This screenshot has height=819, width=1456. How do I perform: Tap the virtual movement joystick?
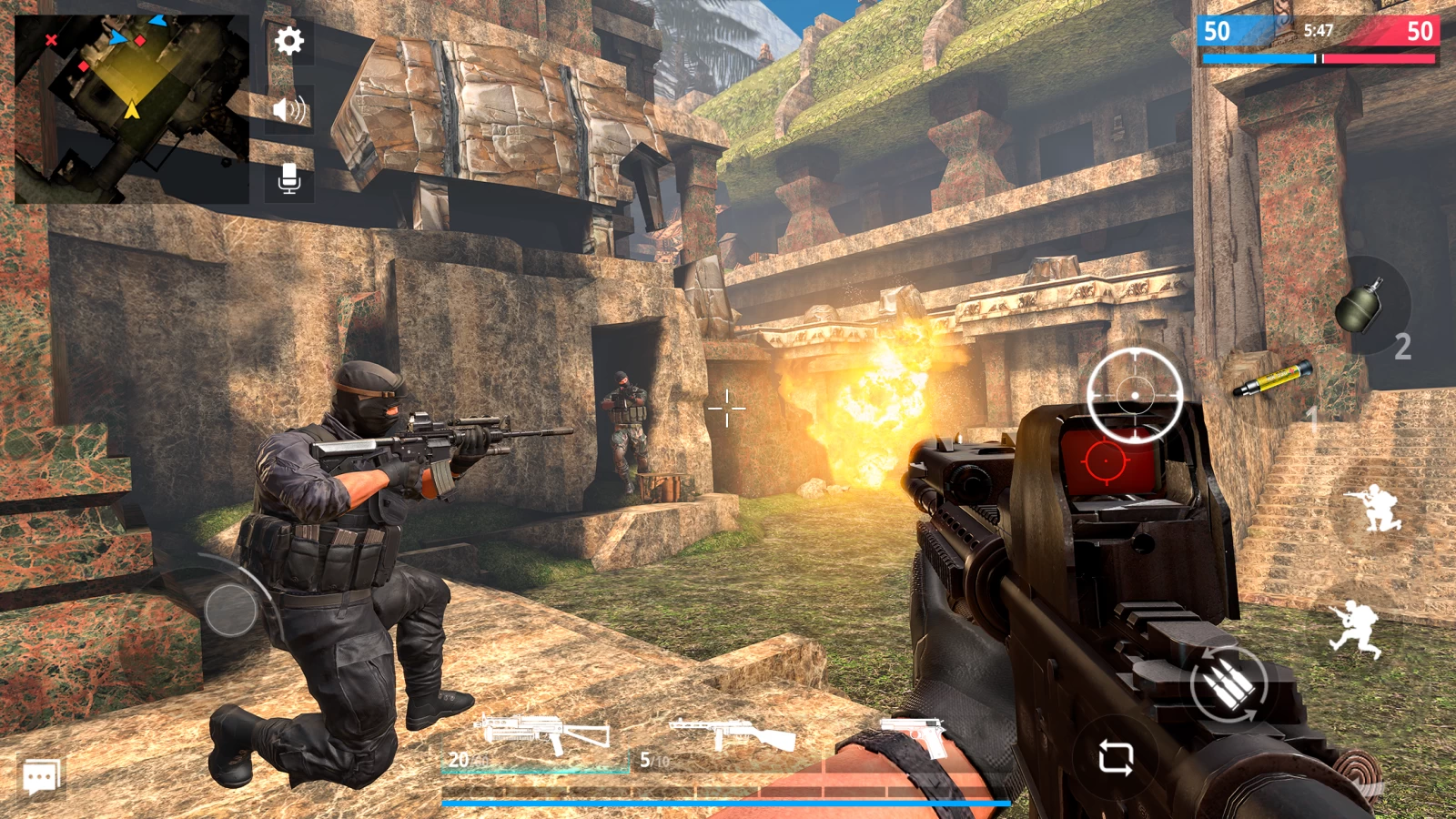coord(231,609)
